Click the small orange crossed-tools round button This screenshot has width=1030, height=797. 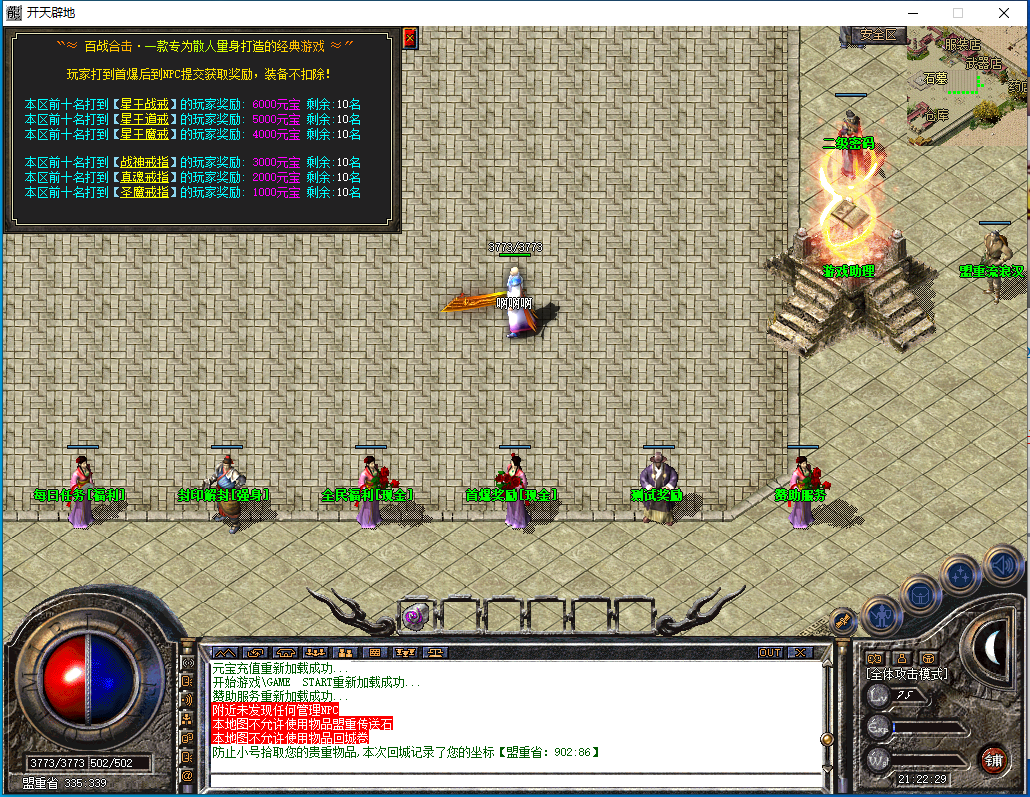pos(843,621)
